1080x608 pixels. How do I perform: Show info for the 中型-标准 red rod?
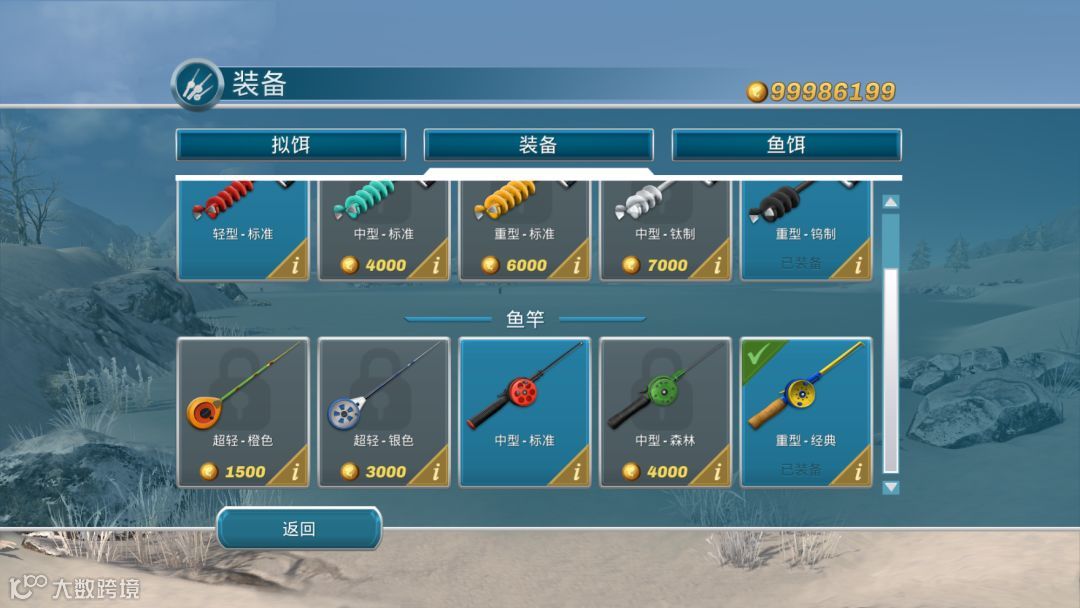(x=576, y=472)
